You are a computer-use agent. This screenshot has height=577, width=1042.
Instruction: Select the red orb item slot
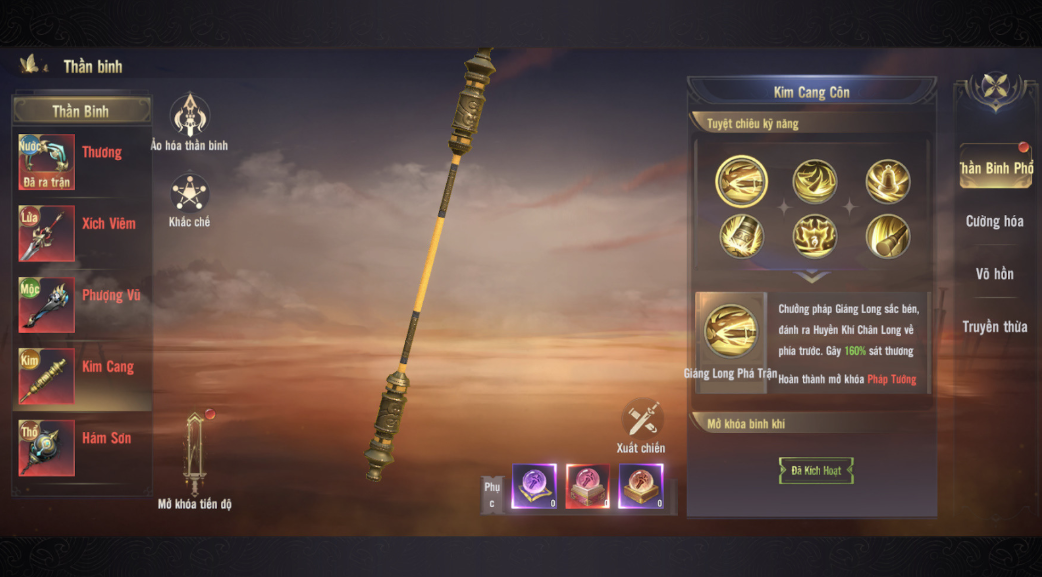[x=587, y=486]
